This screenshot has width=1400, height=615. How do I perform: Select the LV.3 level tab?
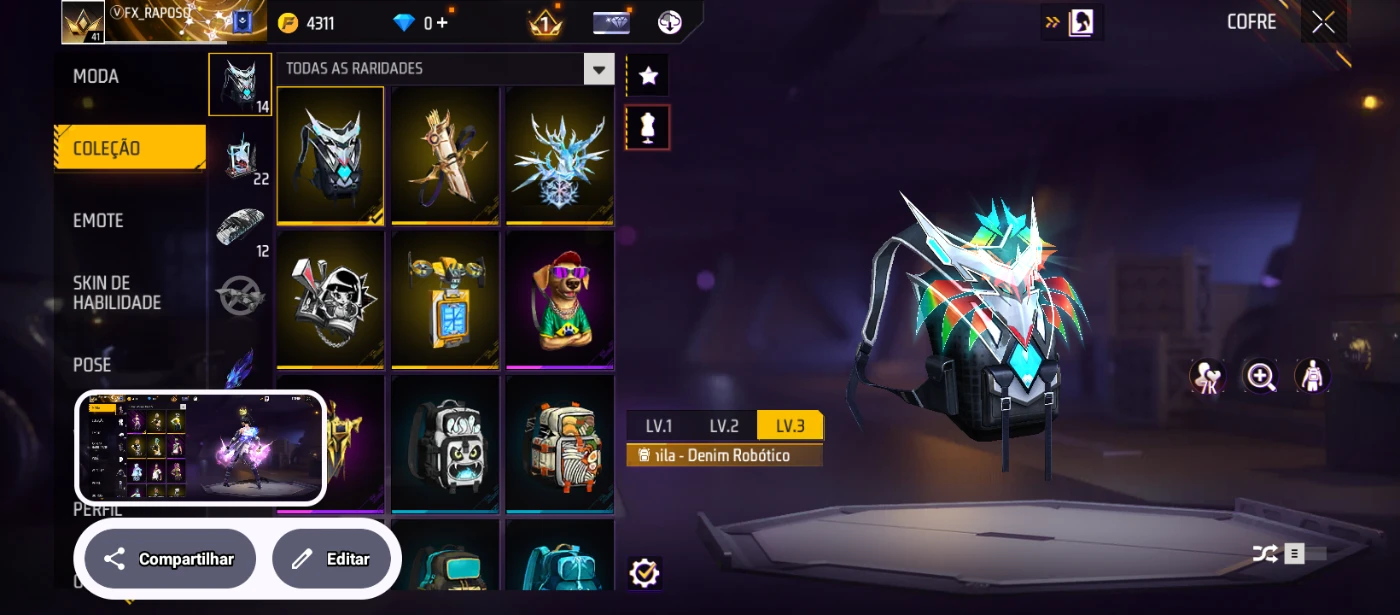pyautogui.click(x=789, y=426)
